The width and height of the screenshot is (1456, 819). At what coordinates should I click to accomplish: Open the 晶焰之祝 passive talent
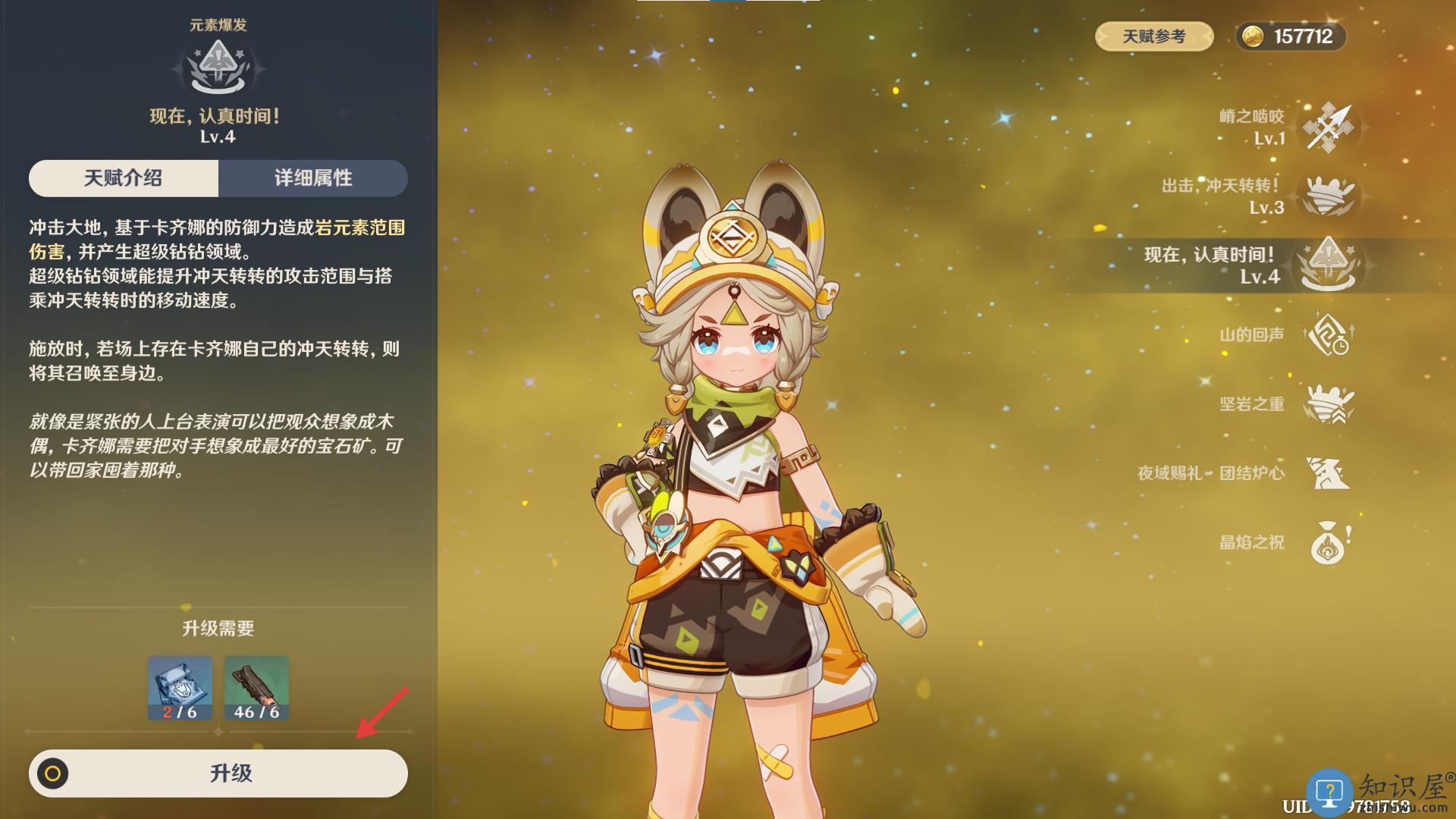pyautogui.click(x=1328, y=542)
